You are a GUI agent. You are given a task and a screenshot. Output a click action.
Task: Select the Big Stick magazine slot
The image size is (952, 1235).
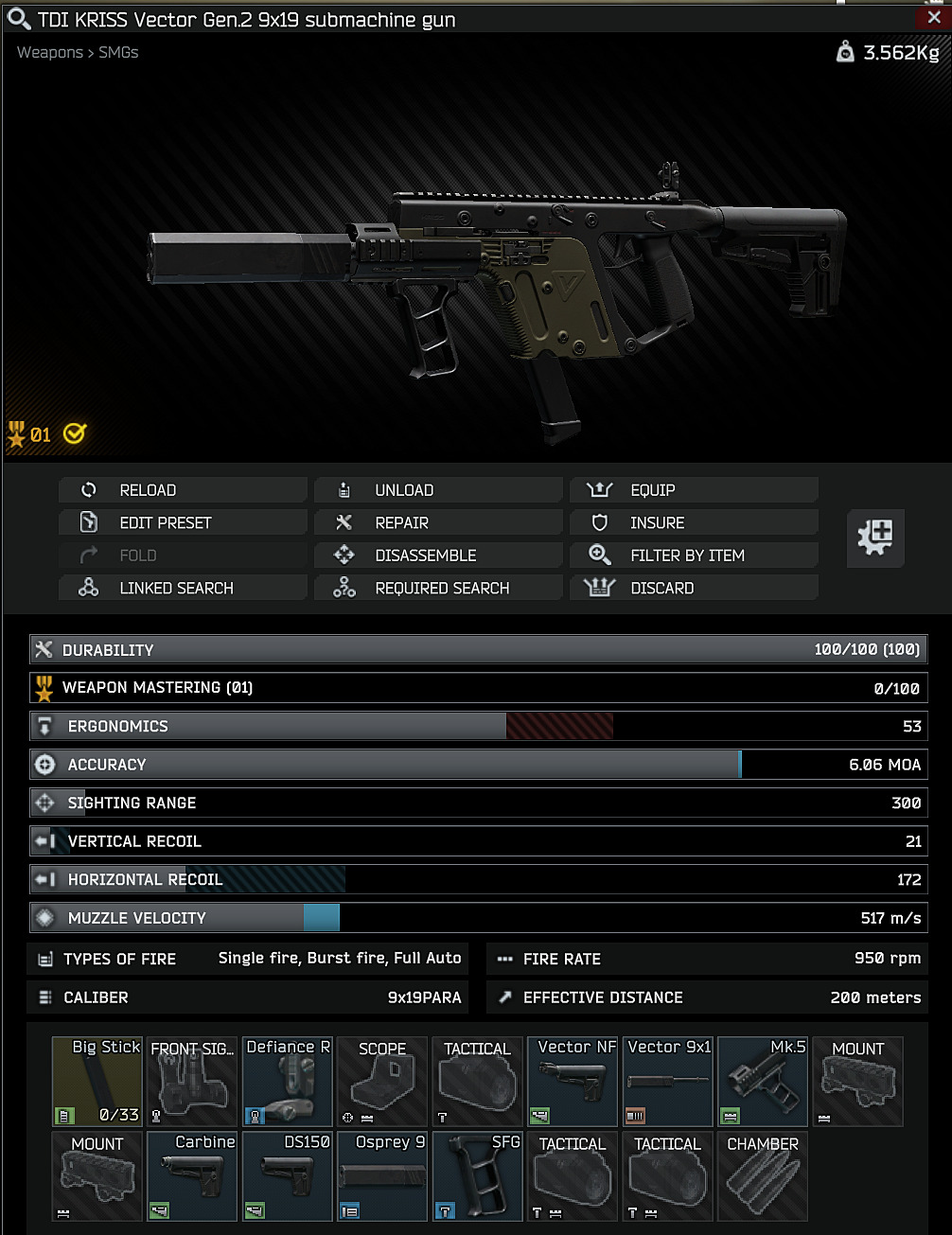[x=97, y=1081]
